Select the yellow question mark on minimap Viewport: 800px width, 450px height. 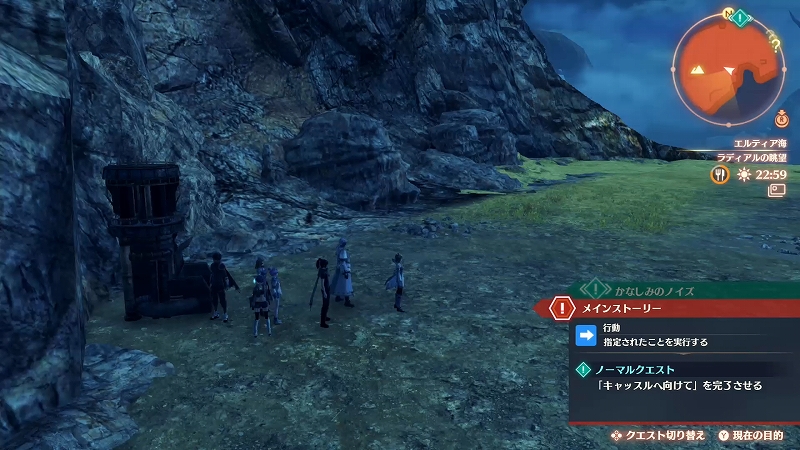coord(776,41)
